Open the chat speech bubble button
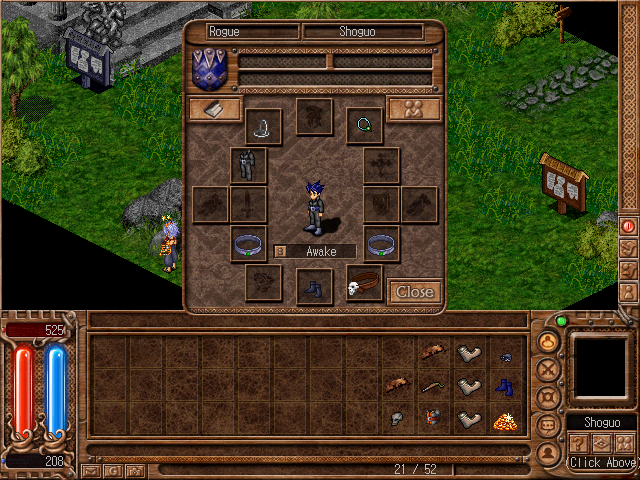The height and width of the screenshot is (480, 640). click(547, 425)
